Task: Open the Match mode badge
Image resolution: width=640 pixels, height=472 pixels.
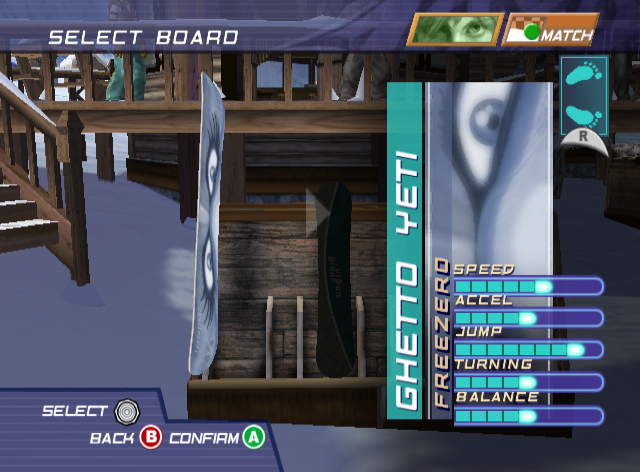Action: pyautogui.click(x=550, y=30)
